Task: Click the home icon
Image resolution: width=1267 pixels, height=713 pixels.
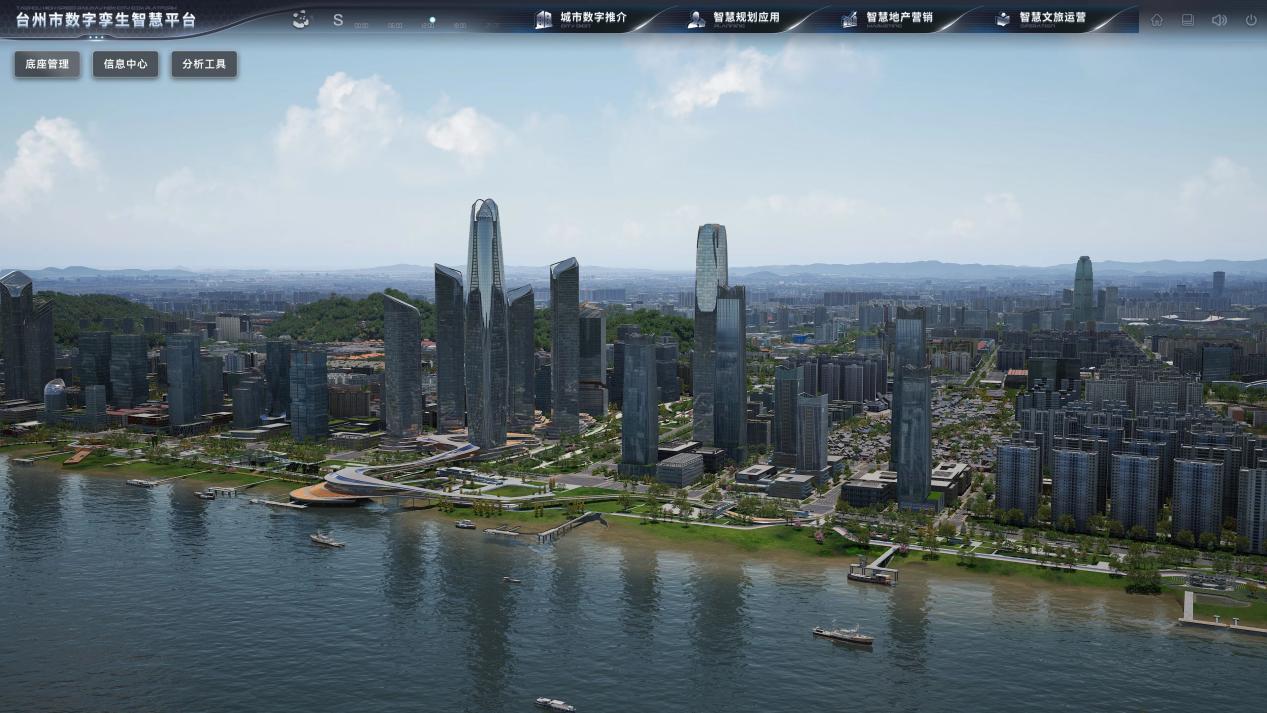Action: click(x=1157, y=20)
